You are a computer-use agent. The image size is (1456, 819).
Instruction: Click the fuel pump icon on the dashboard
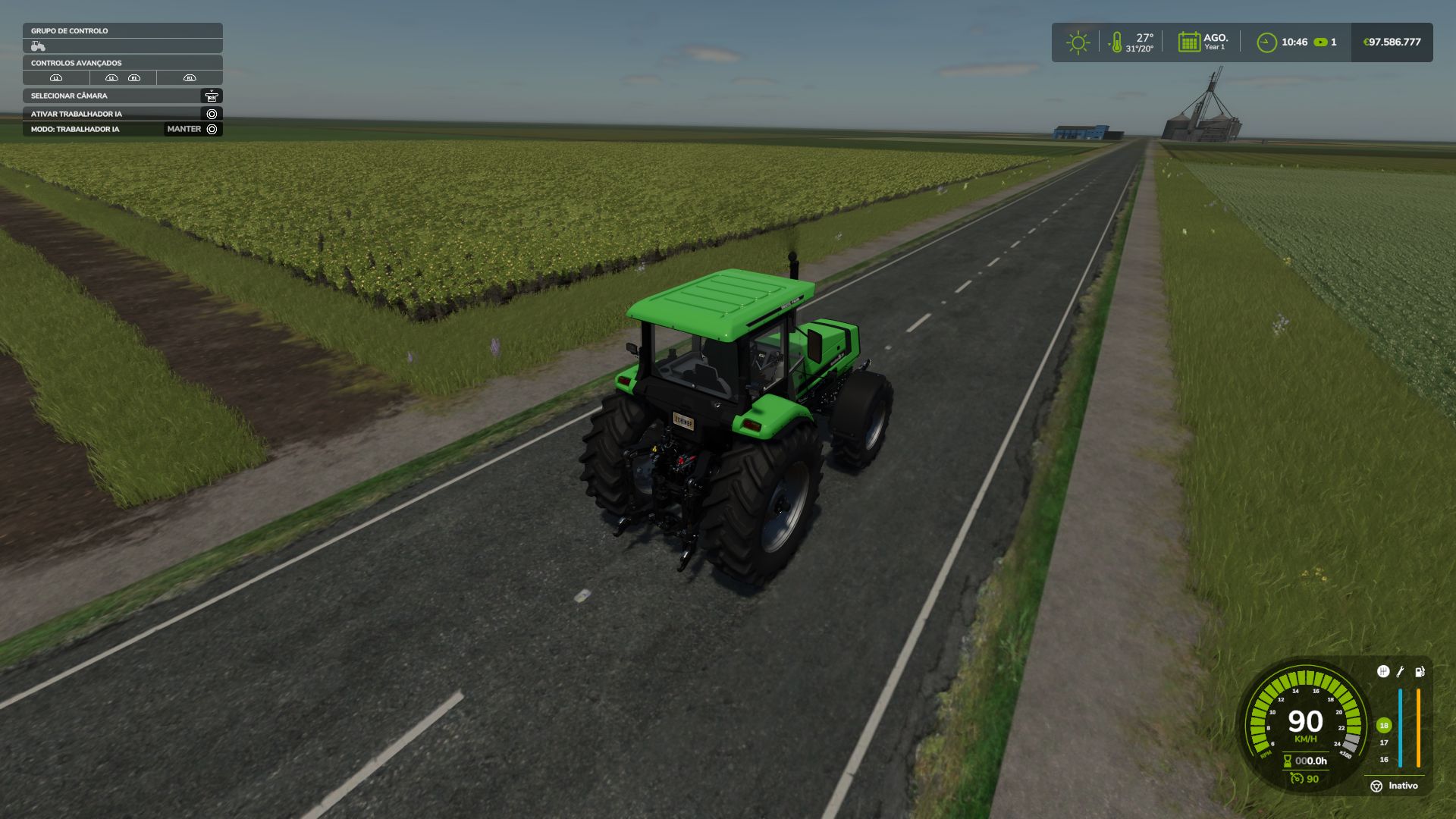(1419, 672)
